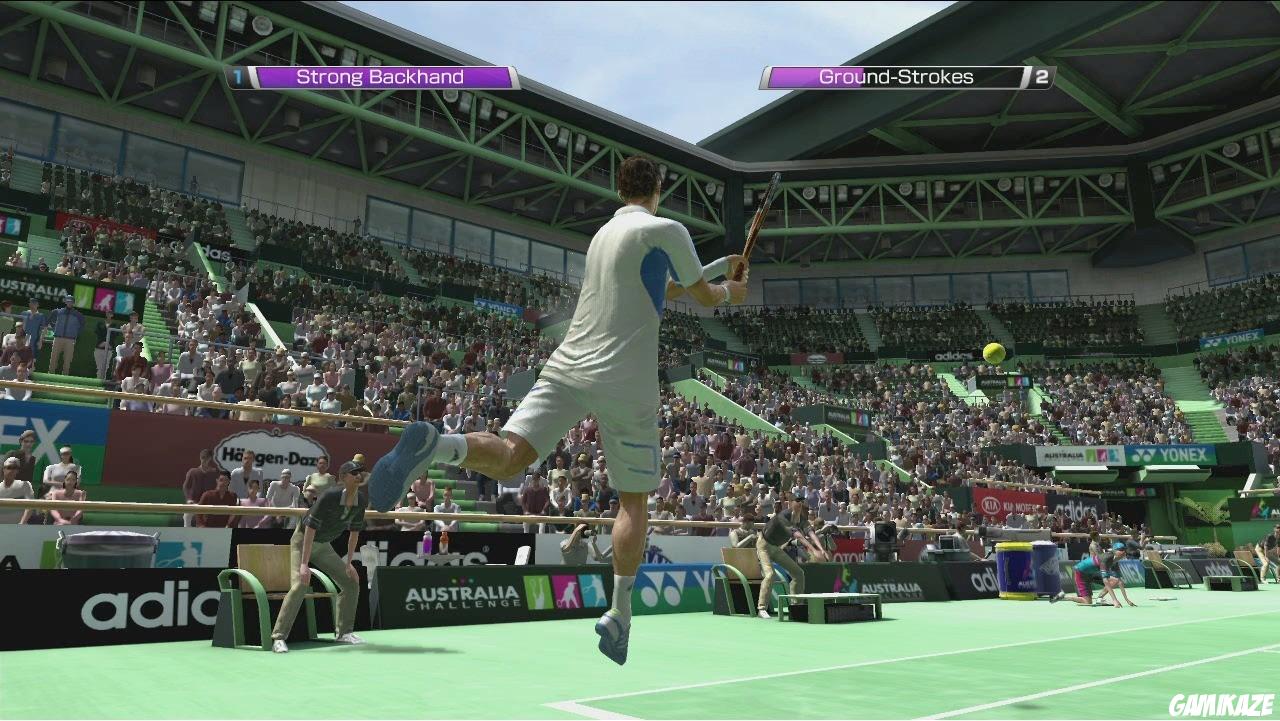Select the KIA Motors advertisement board

1008,505
